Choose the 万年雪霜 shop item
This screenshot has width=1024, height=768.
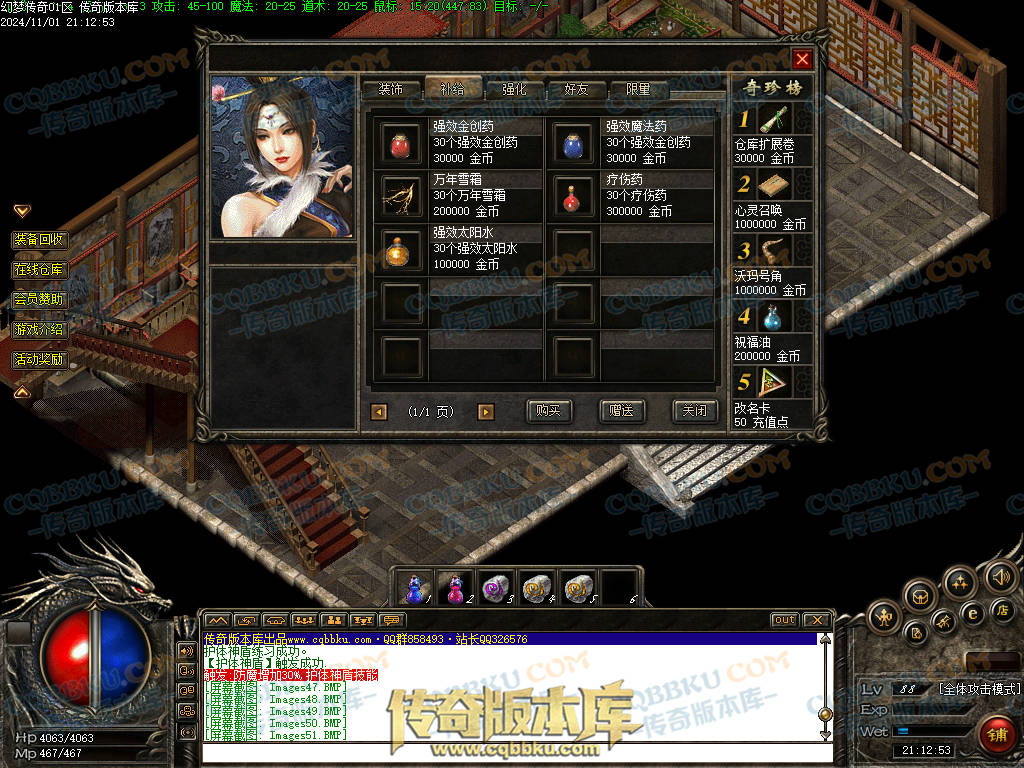[402, 195]
